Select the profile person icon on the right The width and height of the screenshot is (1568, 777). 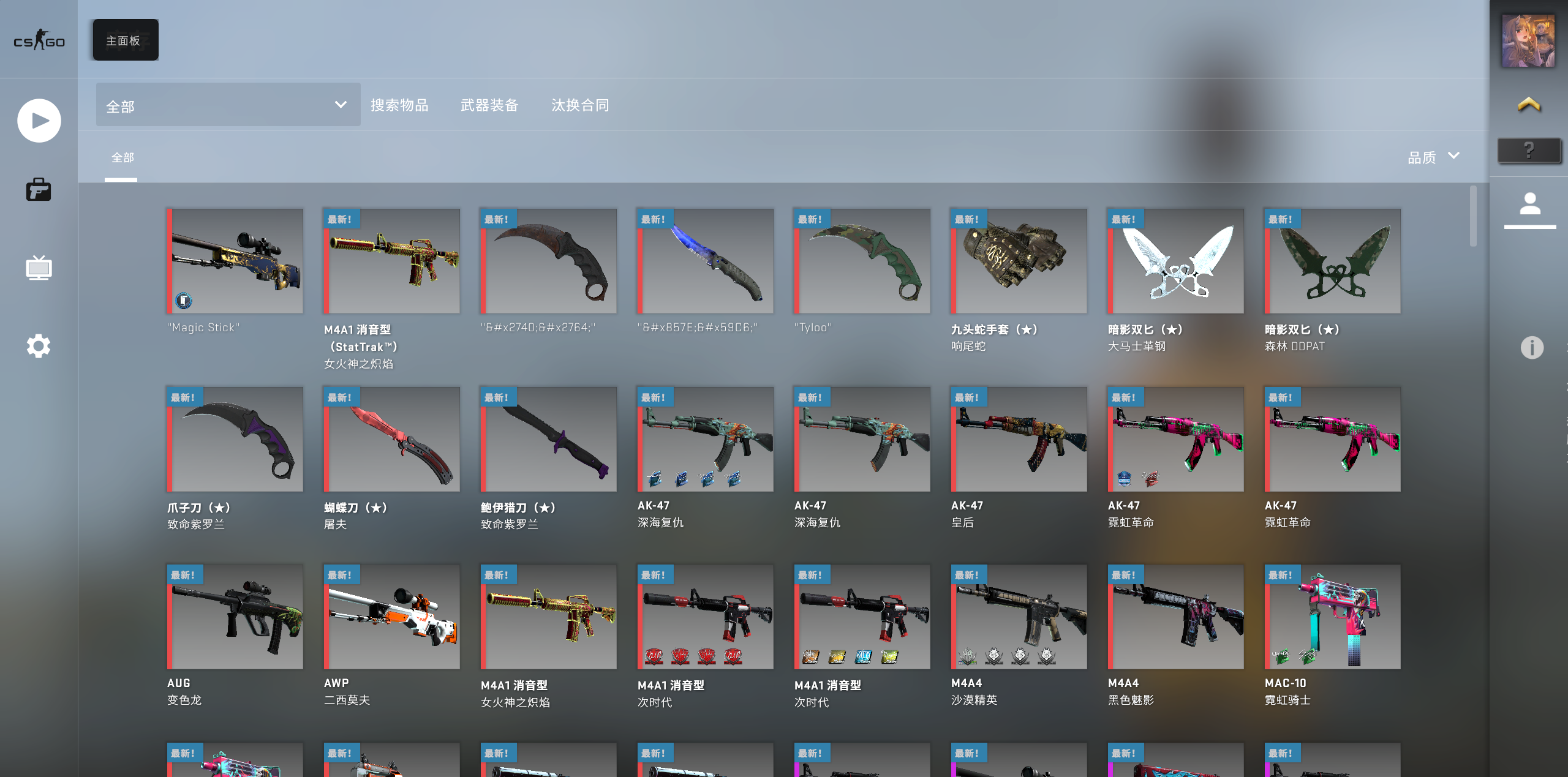pos(1529,202)
